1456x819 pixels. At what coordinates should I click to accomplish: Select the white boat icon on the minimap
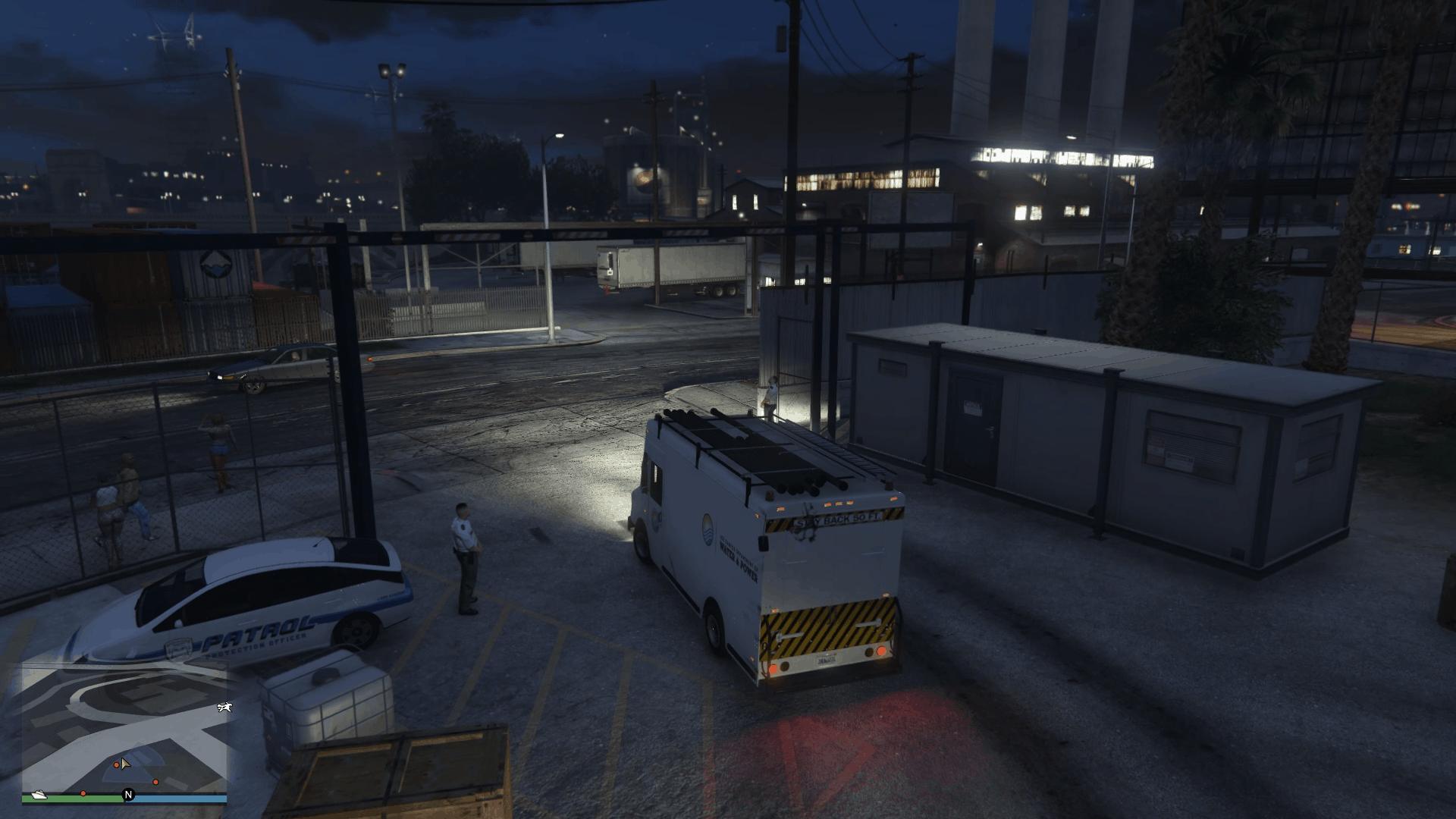[x=39, y=795]
